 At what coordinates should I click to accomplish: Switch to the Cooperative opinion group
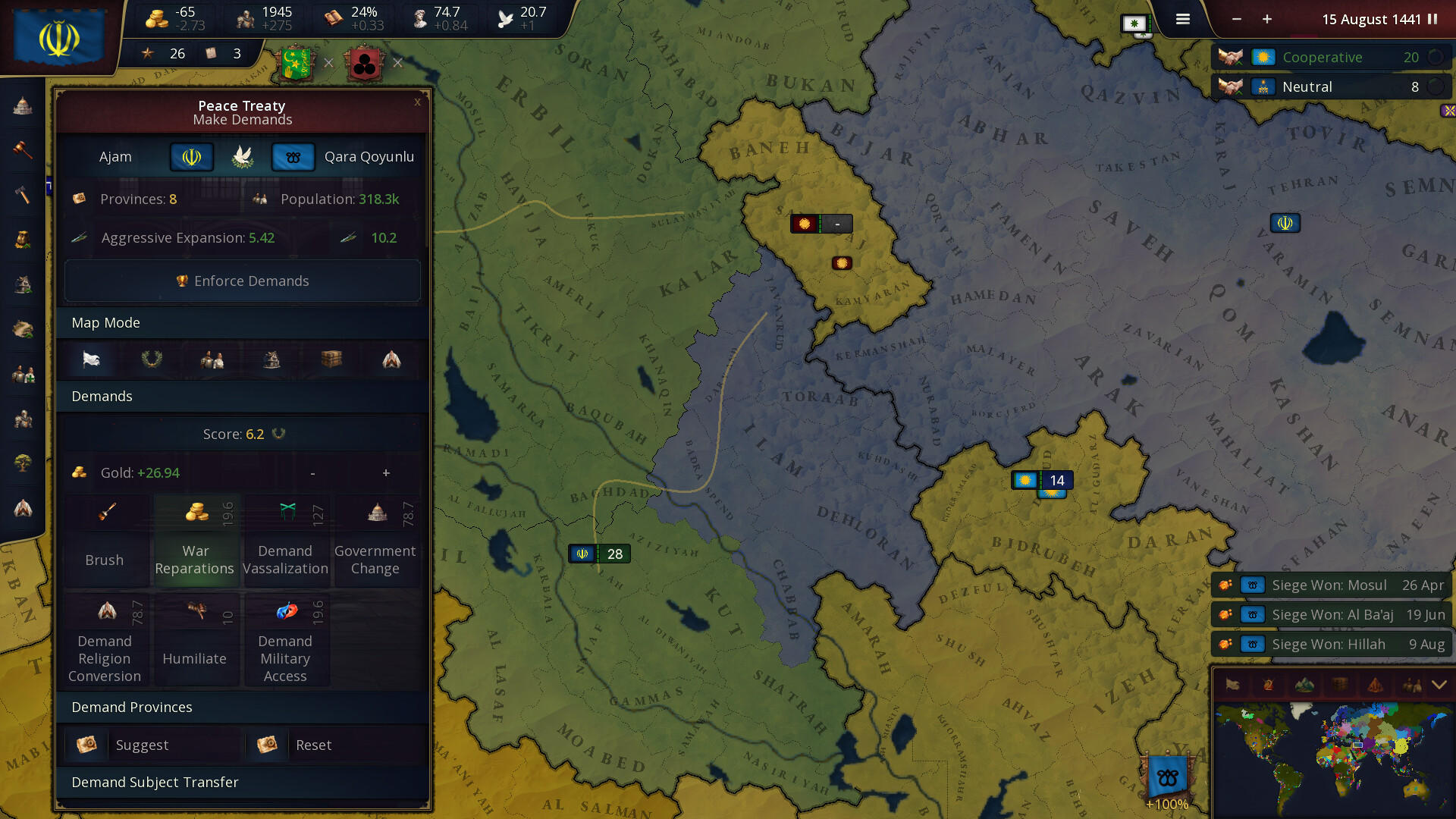pyautogui.click(x=1331, y=57)
